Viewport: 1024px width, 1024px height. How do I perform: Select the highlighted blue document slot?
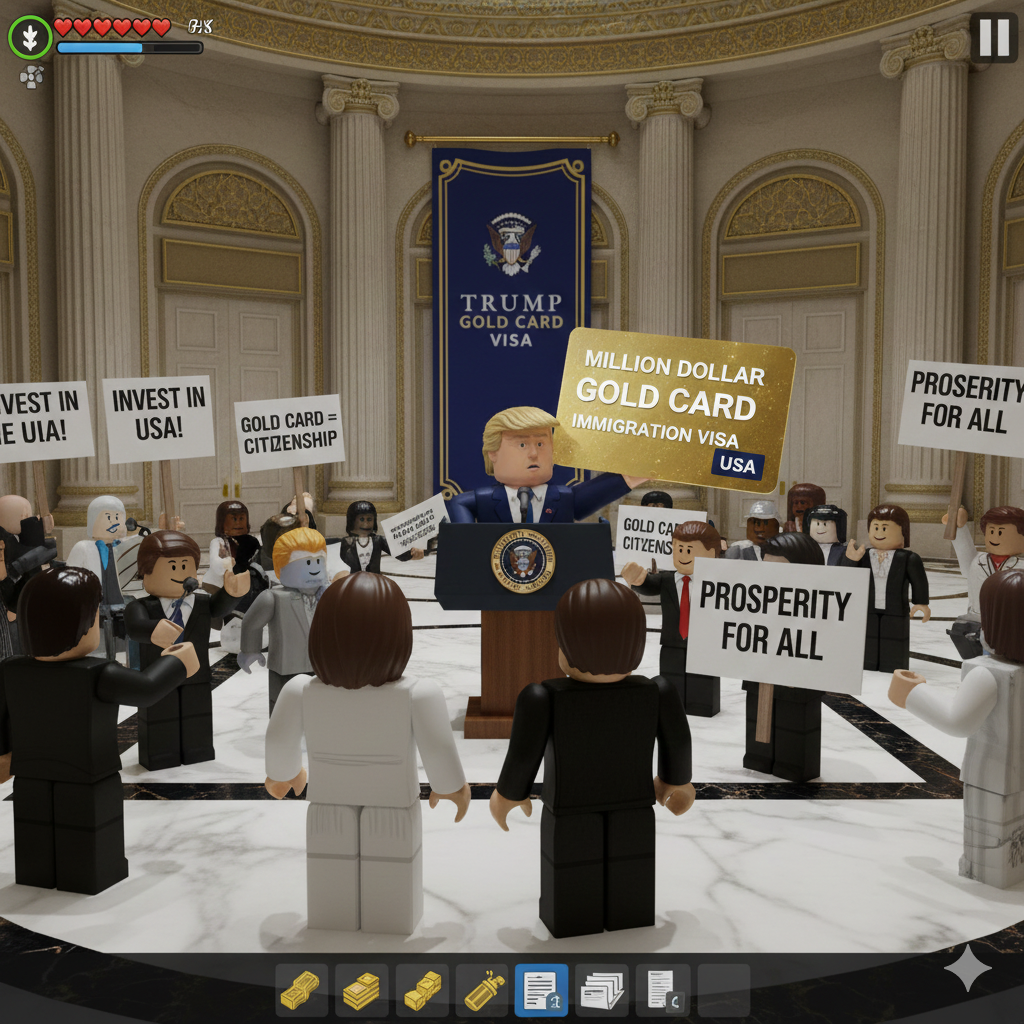pyautogui.click(x=542, y=990)
